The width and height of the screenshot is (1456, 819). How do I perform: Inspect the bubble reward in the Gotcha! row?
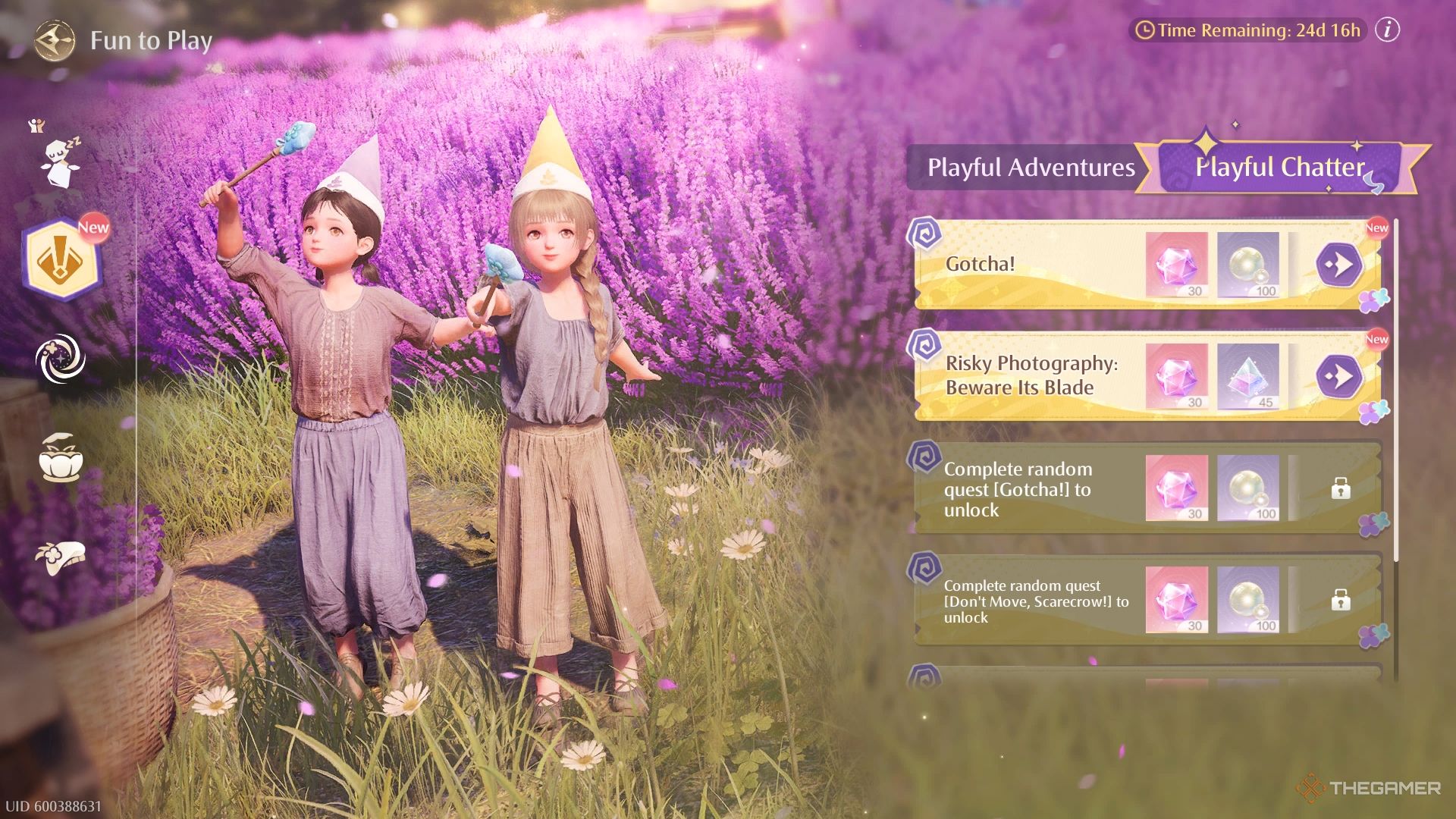click(x=1248, y=265)
